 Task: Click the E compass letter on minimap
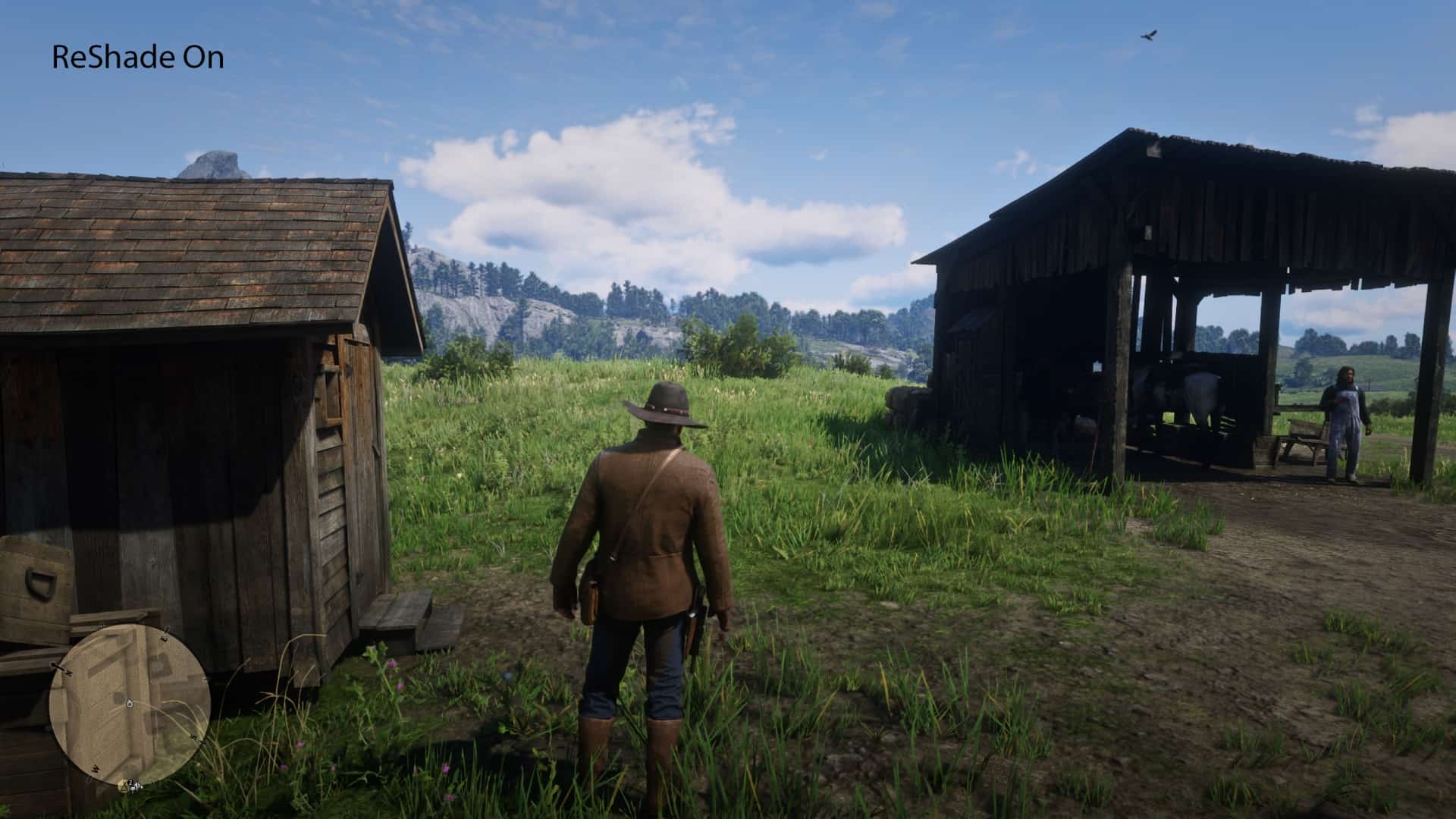(164, 638)
